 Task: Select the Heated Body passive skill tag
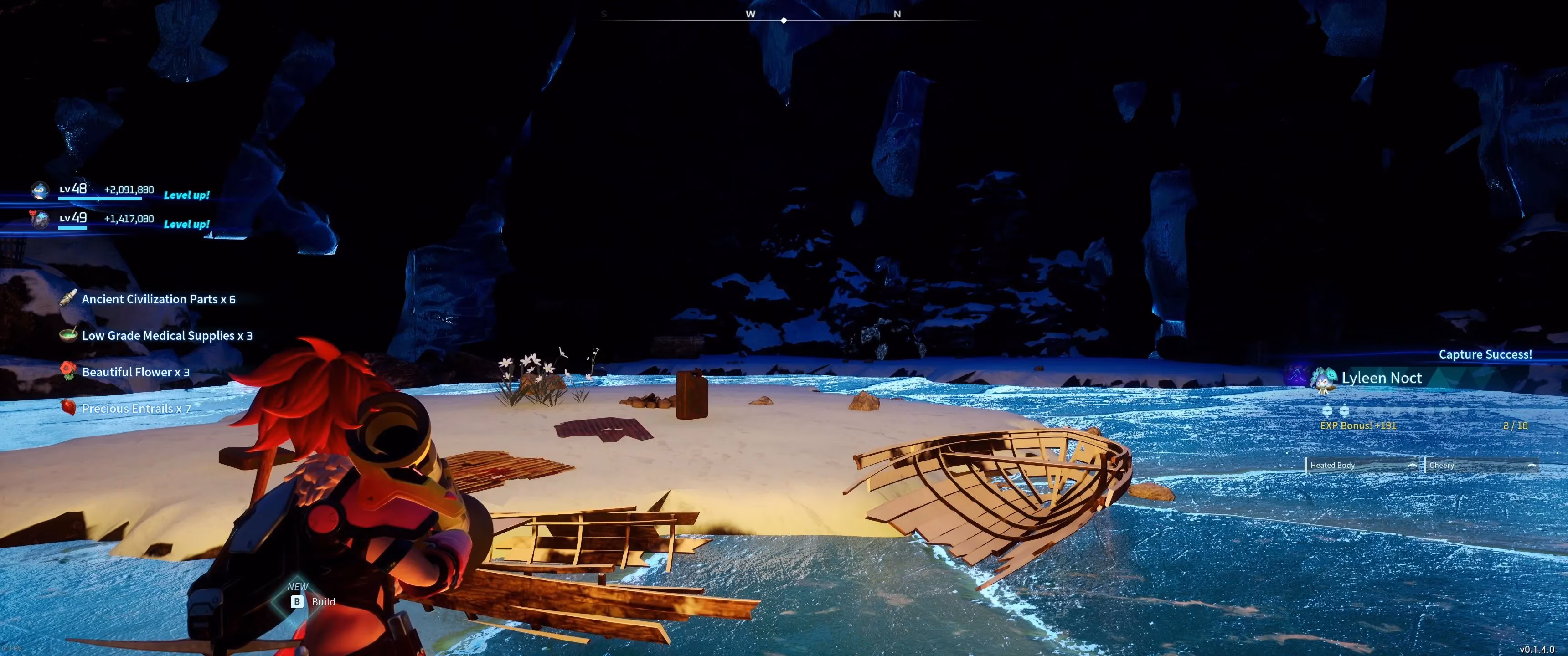tap(1362, 465)
